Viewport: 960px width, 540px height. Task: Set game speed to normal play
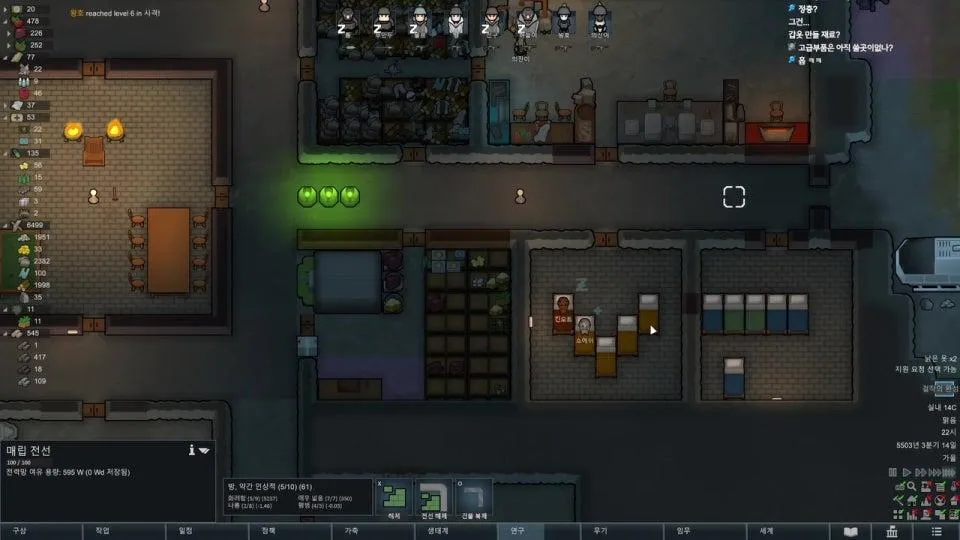907,472
